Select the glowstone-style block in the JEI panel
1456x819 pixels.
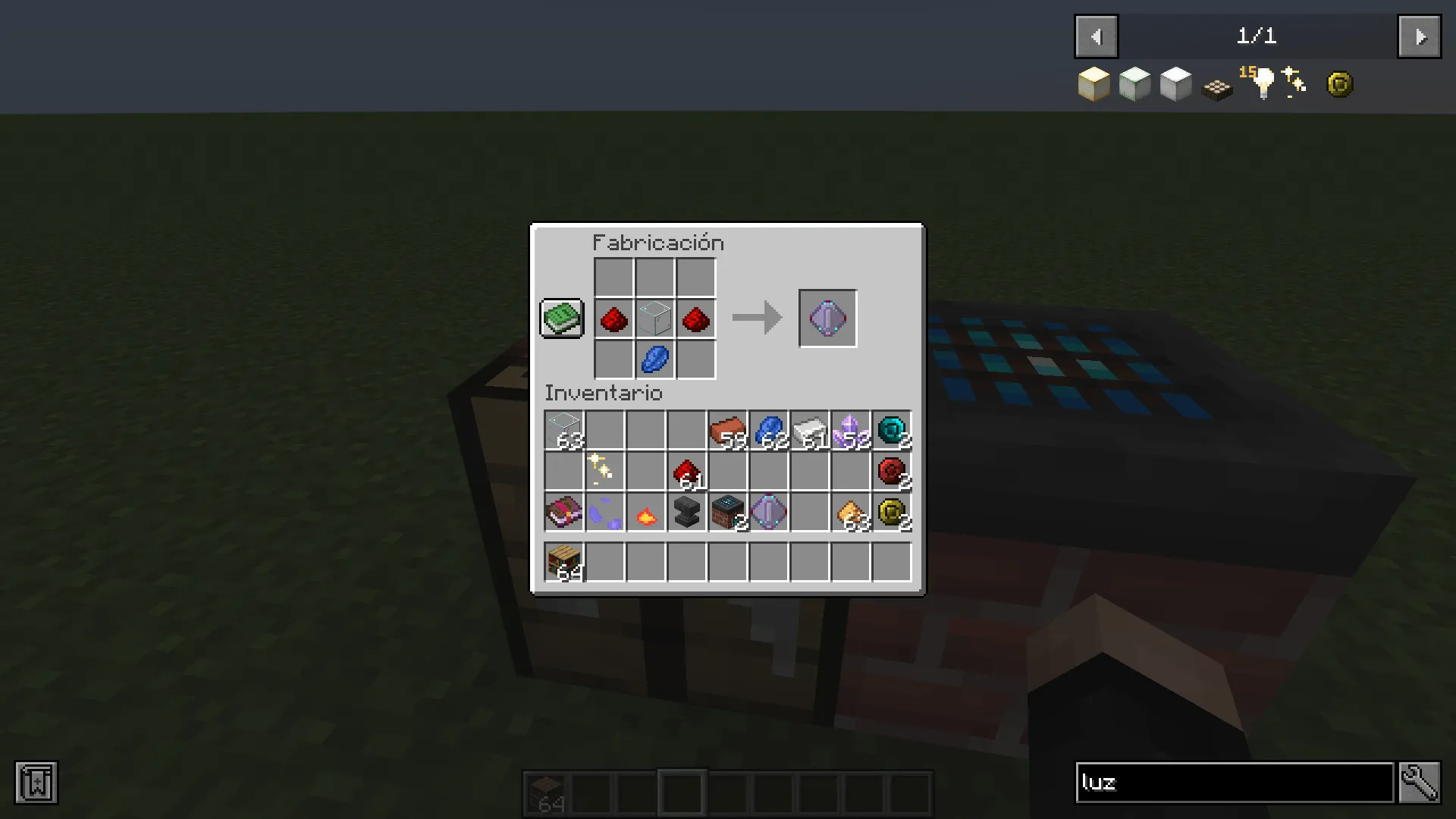coord(1094,83)
